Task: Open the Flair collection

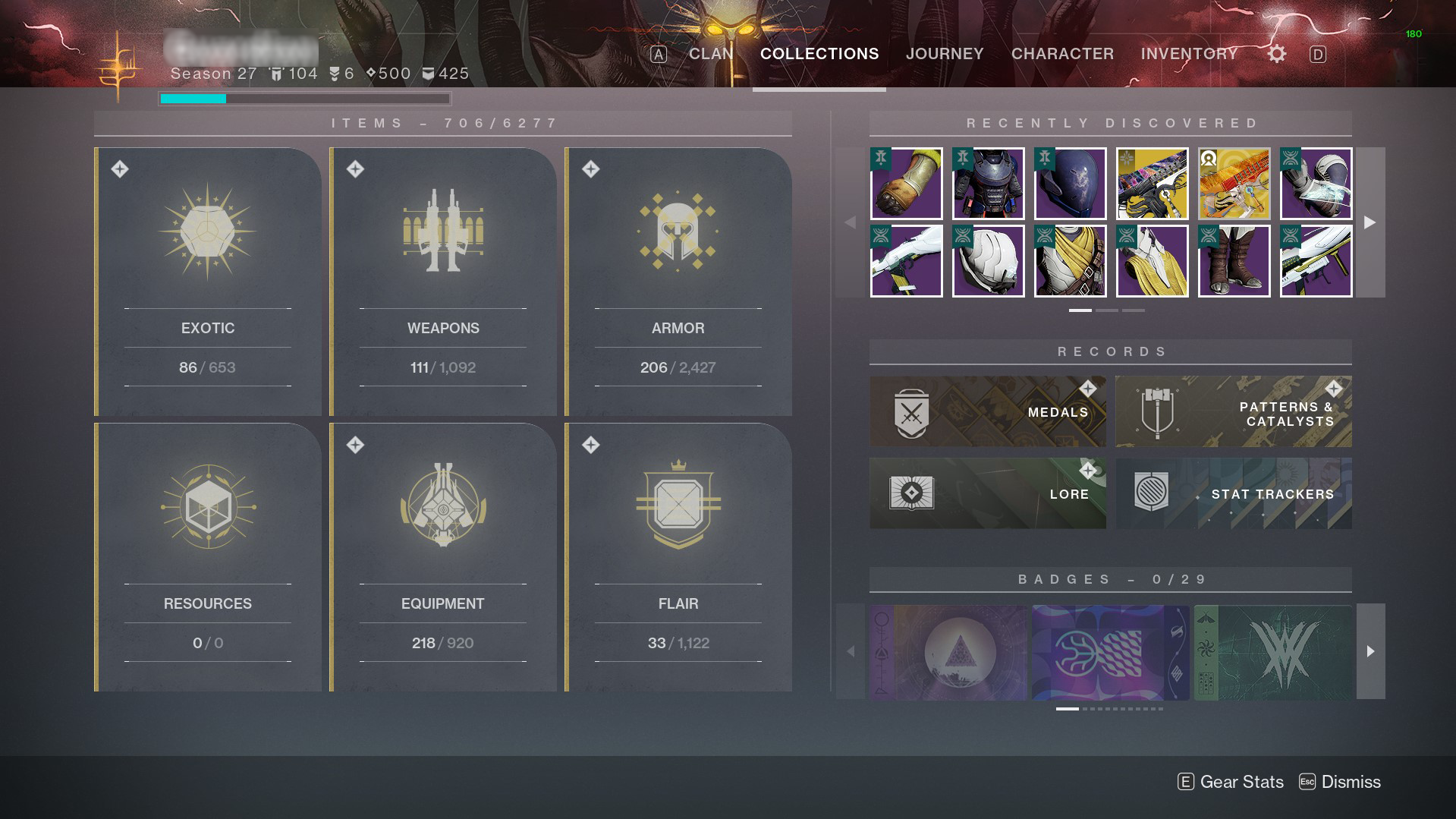Action: tap(678, 557)
